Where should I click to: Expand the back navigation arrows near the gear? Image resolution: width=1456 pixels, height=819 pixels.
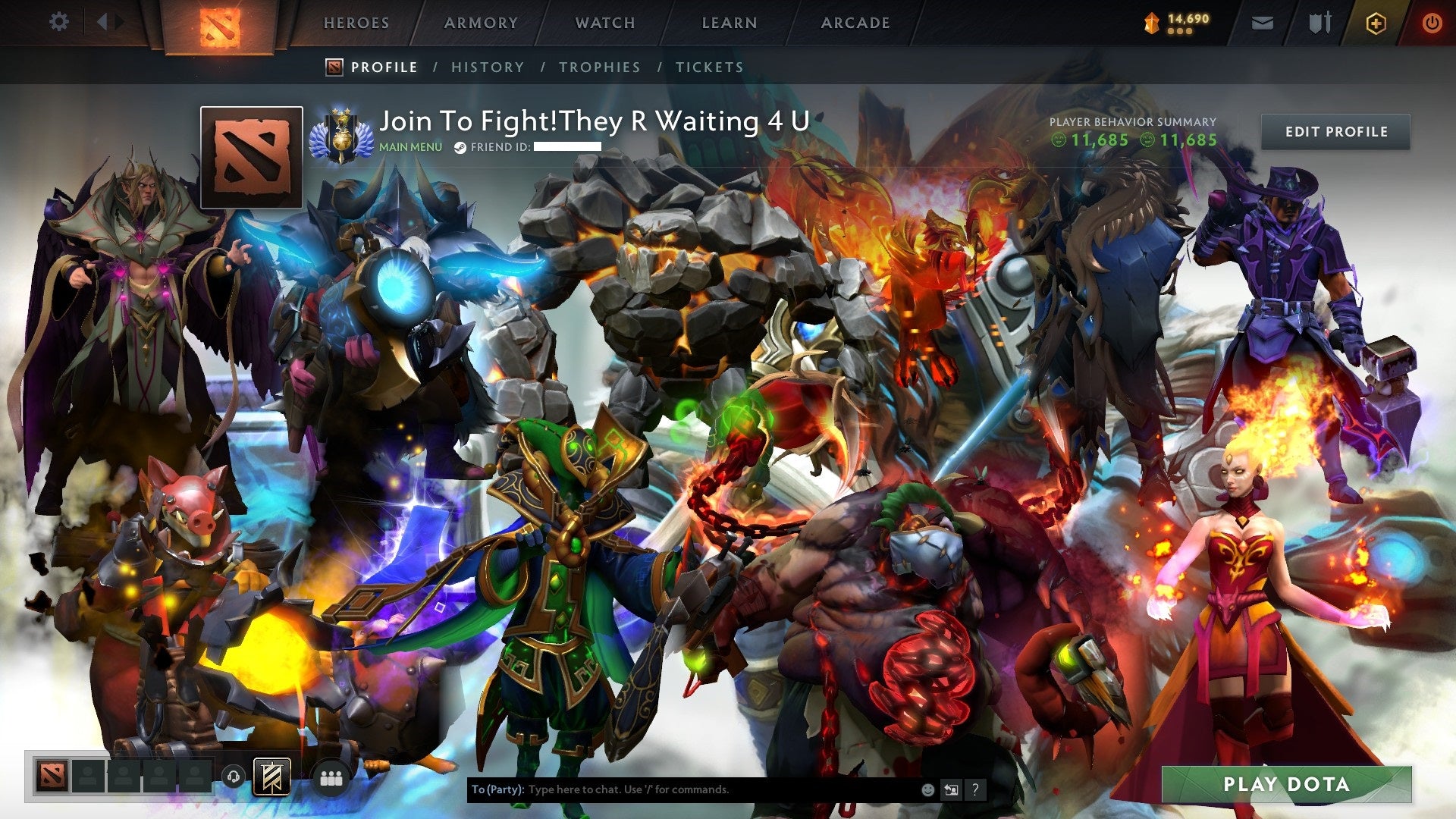pos(108,21)
